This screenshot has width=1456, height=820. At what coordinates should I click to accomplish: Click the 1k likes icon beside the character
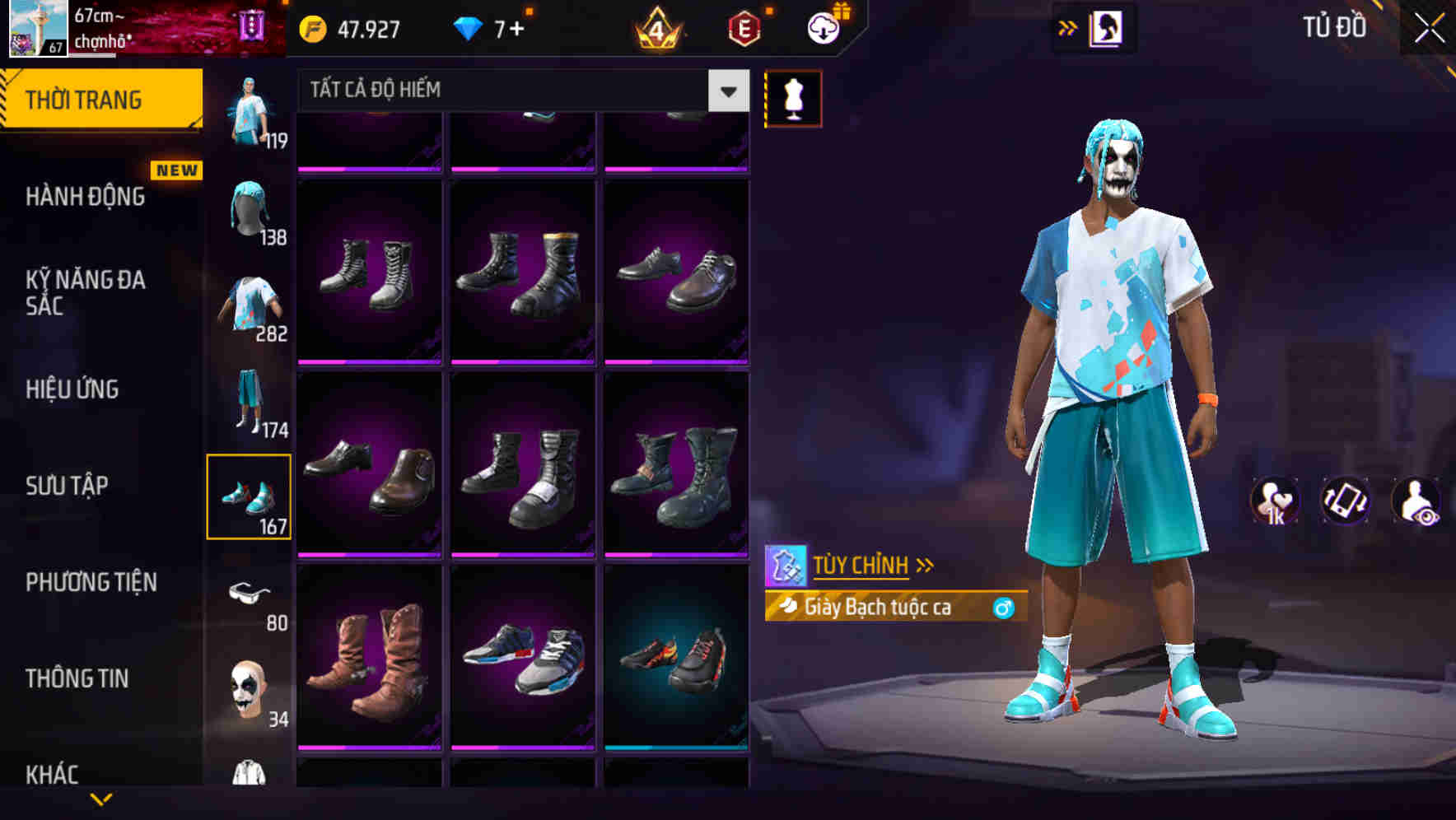pyautogui.click(x=1276, y=501)
